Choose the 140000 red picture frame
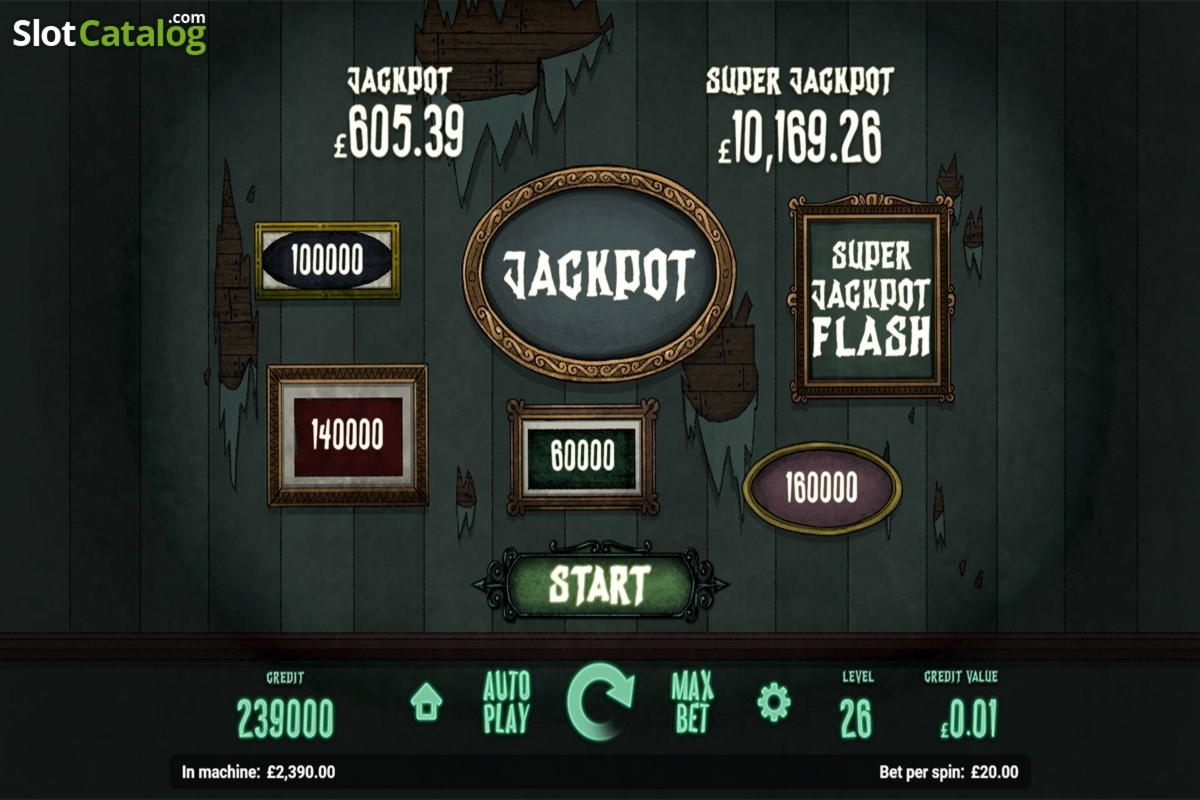 pyautogui.click(x=347, y=435)
